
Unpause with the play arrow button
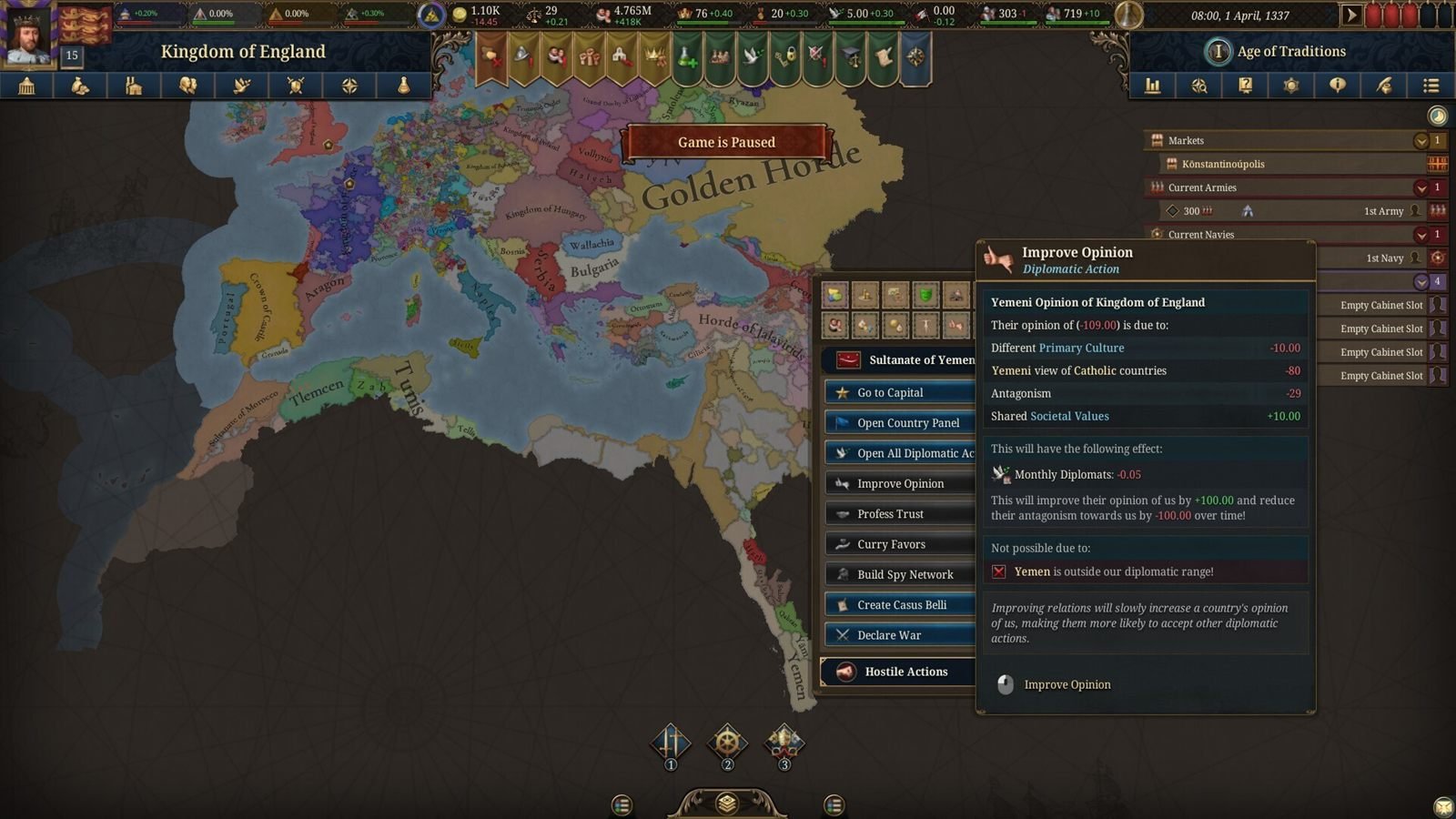(x=1351, y=15)
